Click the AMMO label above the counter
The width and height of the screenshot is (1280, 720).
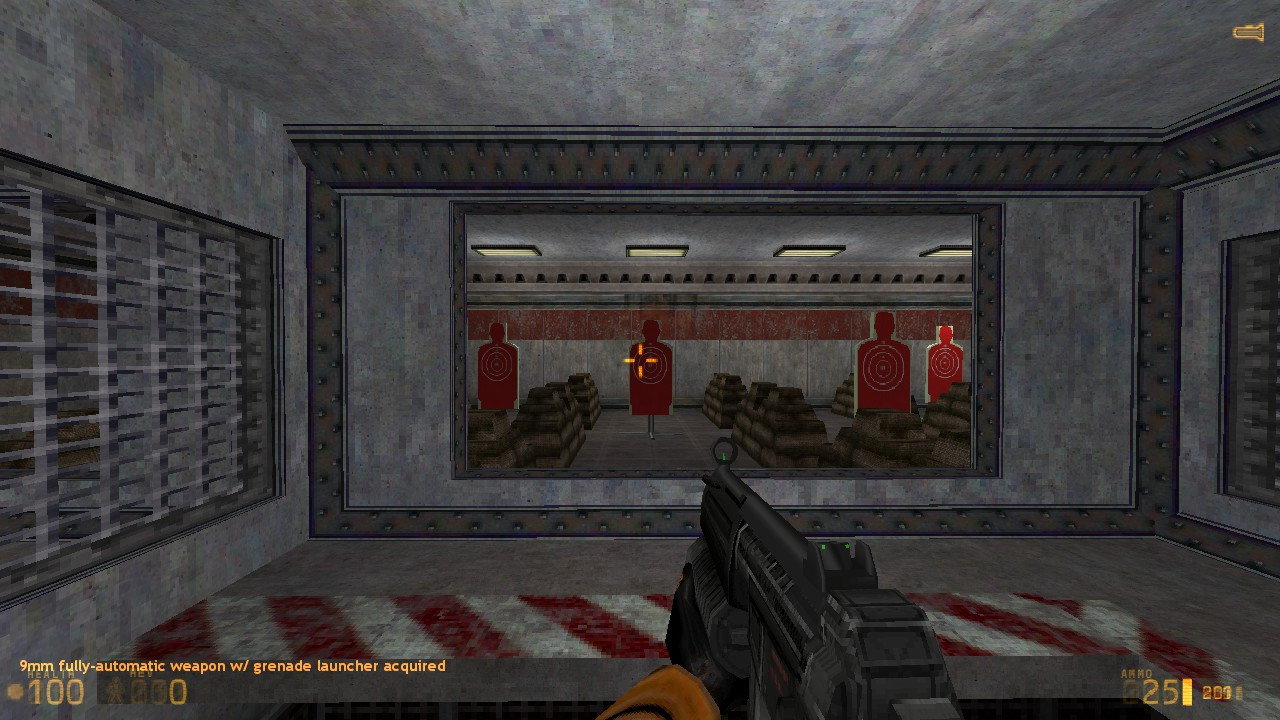tap(1137, 673)
